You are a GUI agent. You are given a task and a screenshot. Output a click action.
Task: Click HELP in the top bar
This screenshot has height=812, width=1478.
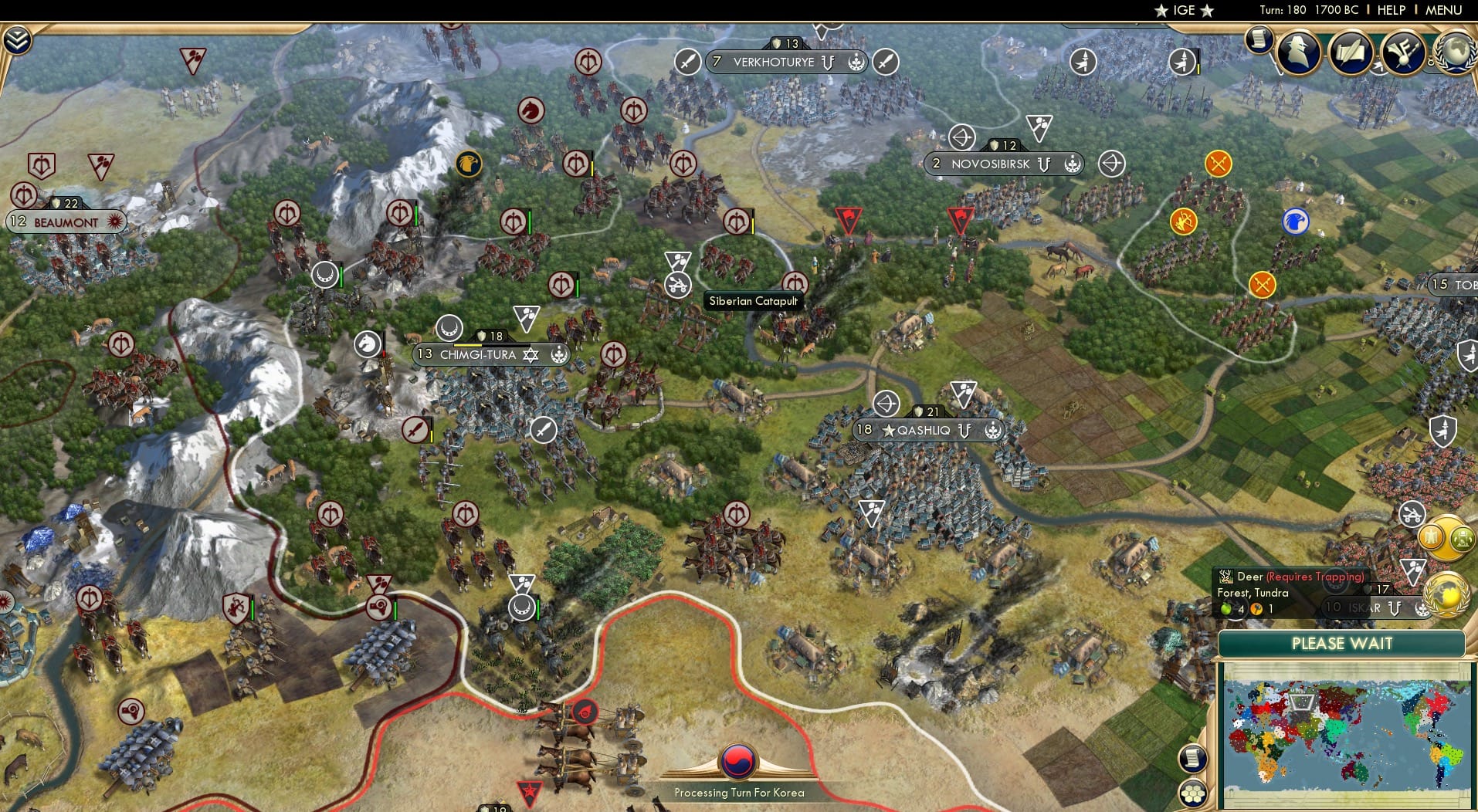(1389, 10)
